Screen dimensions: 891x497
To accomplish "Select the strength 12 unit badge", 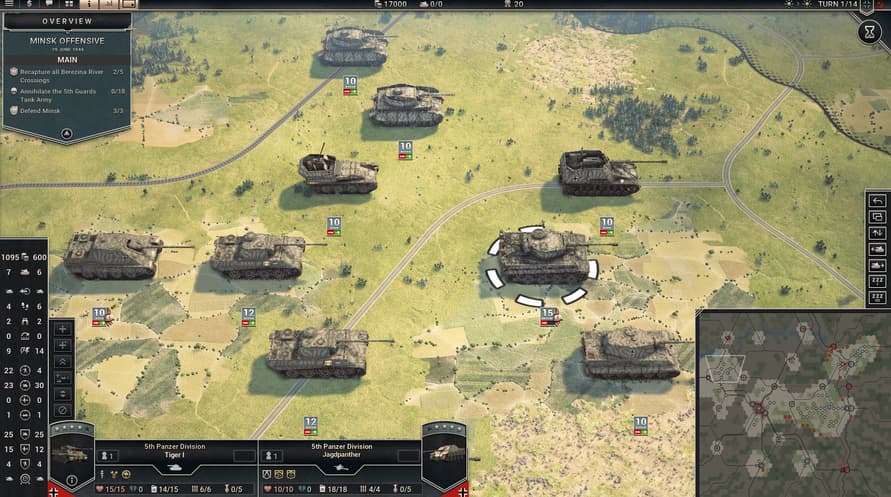I will click(x=248, y=314).
